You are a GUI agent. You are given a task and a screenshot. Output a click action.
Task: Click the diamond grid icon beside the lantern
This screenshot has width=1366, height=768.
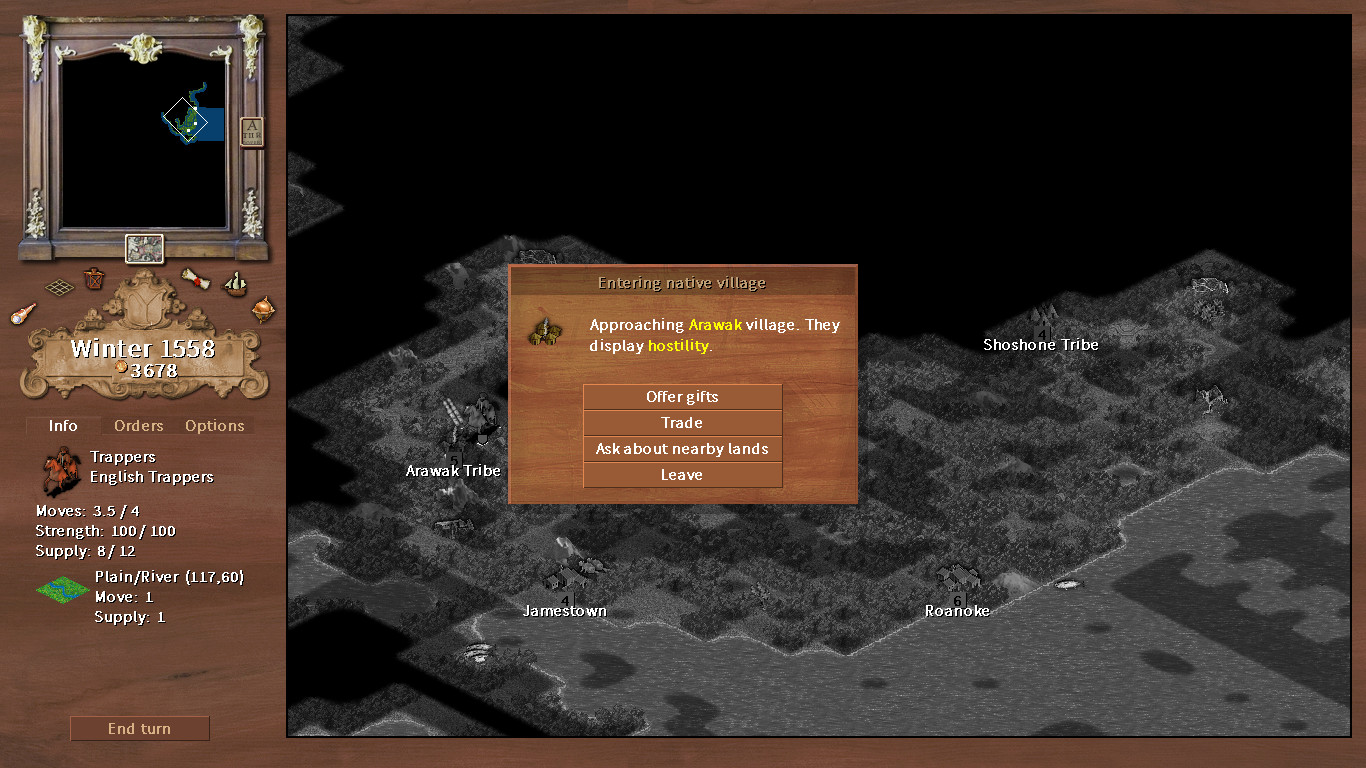58,286
